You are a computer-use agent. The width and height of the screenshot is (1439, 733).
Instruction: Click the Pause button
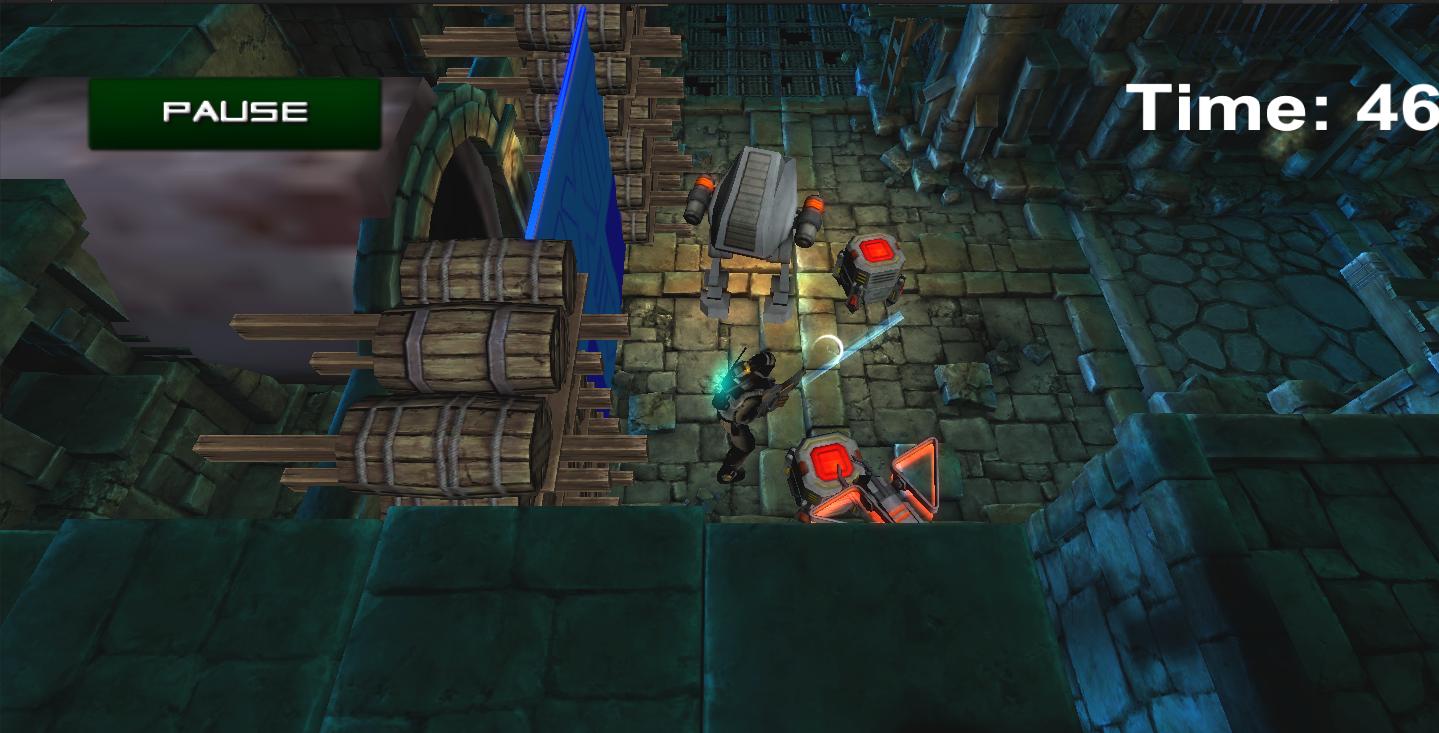(x=233, y=111)
